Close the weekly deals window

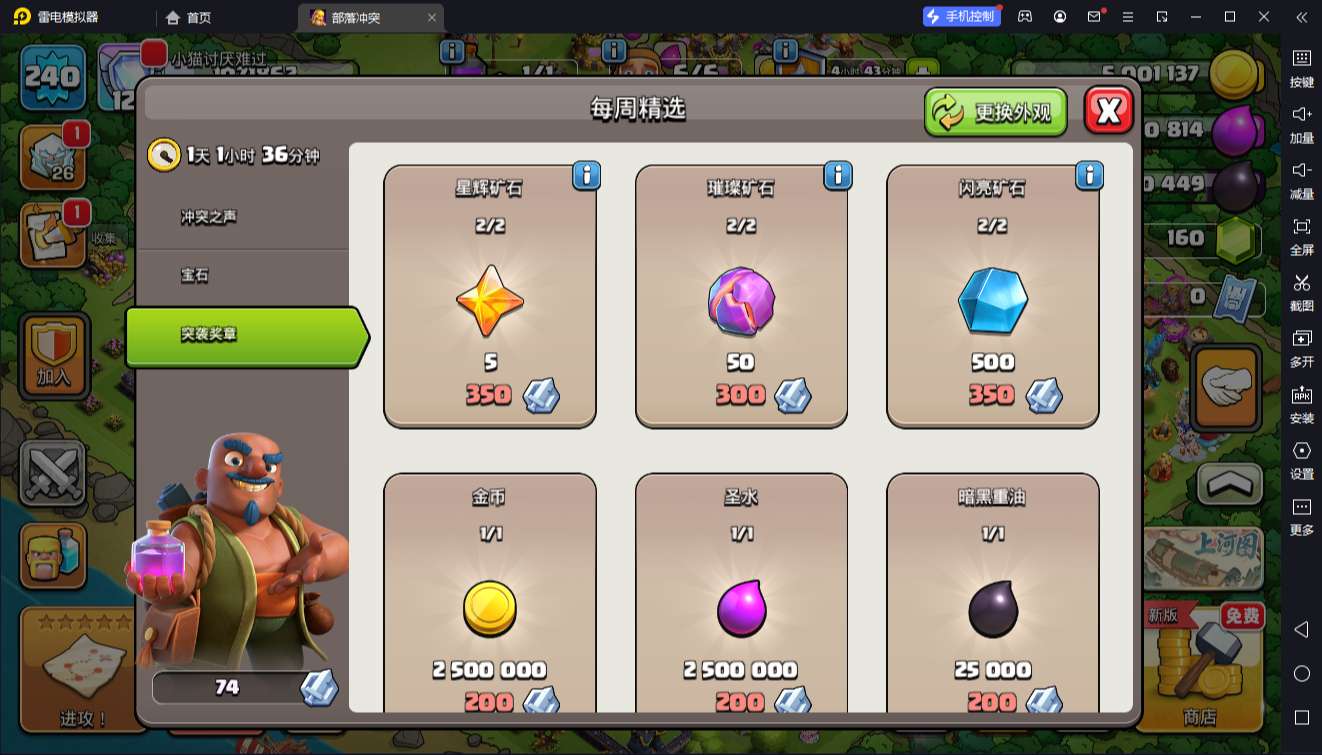[x=1108, y=111]
